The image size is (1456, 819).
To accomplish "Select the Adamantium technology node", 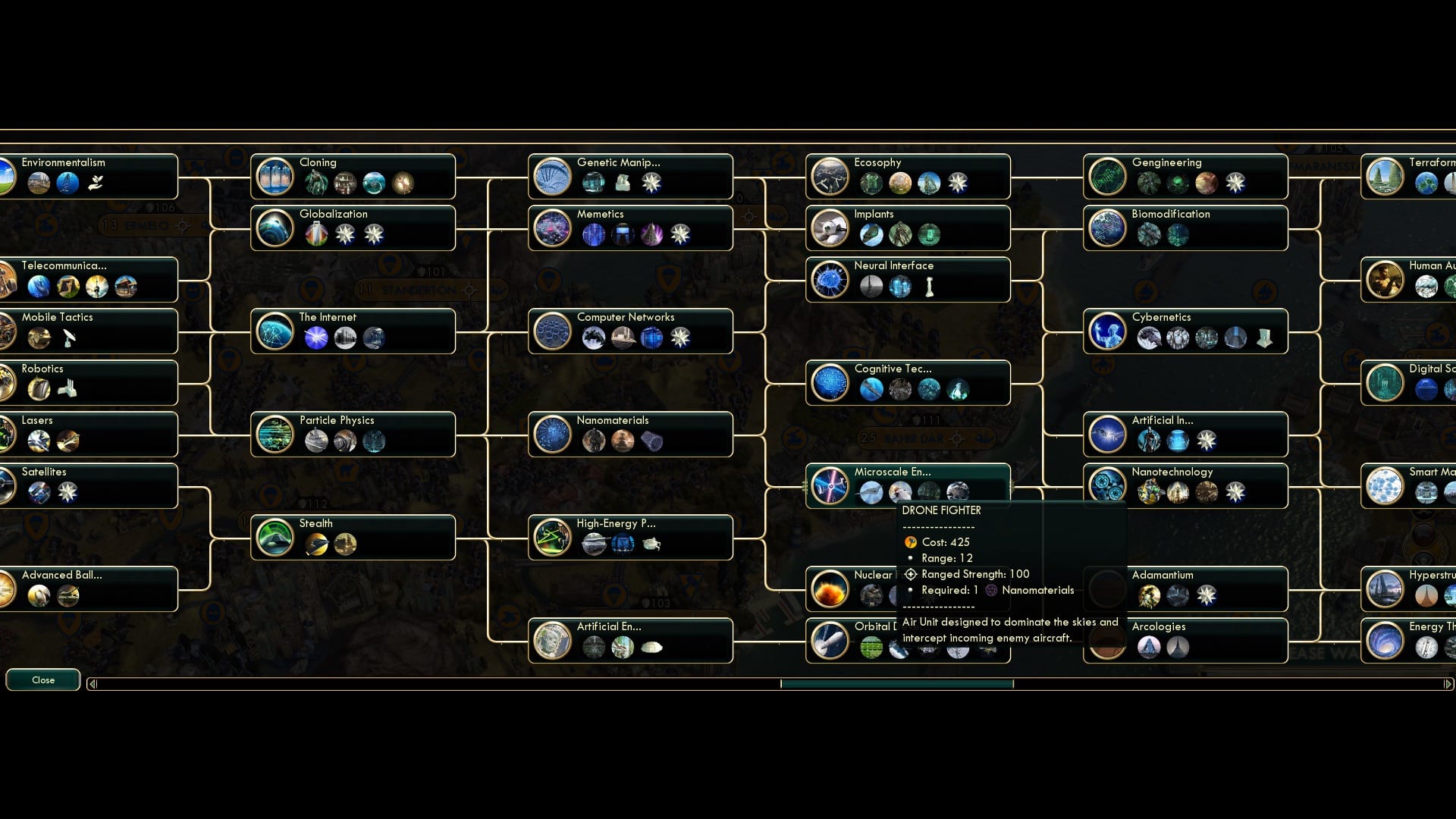I will (x=1185, y=588).
